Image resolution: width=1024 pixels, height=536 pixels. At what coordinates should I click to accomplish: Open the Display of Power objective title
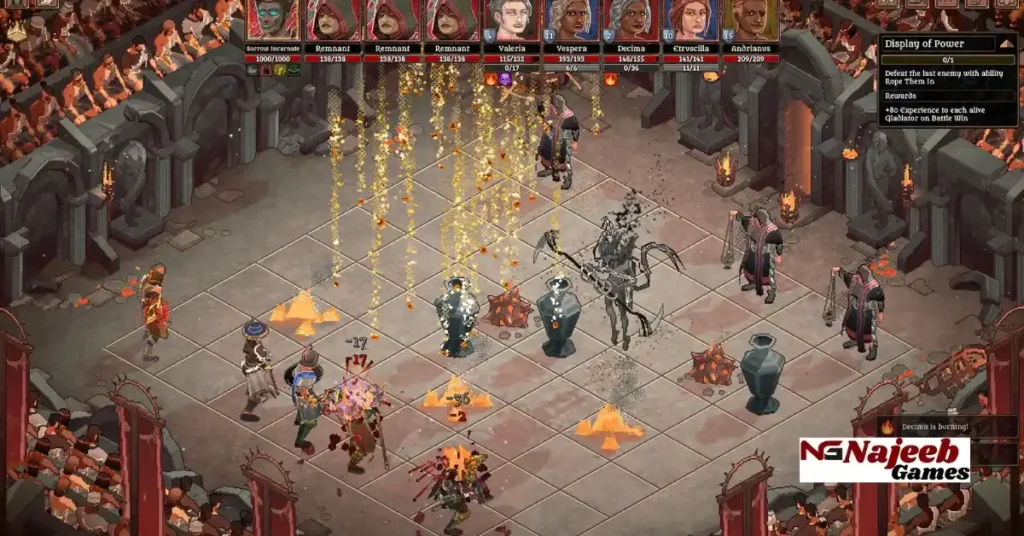click(x=930, y=43)
